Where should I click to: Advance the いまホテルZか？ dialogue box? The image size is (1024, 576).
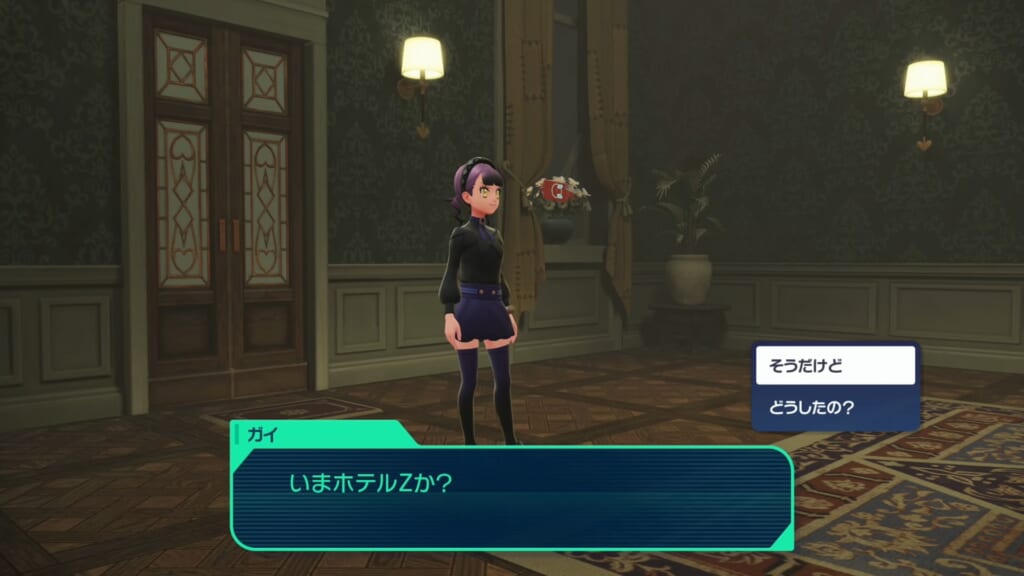(x=511, y=497)
